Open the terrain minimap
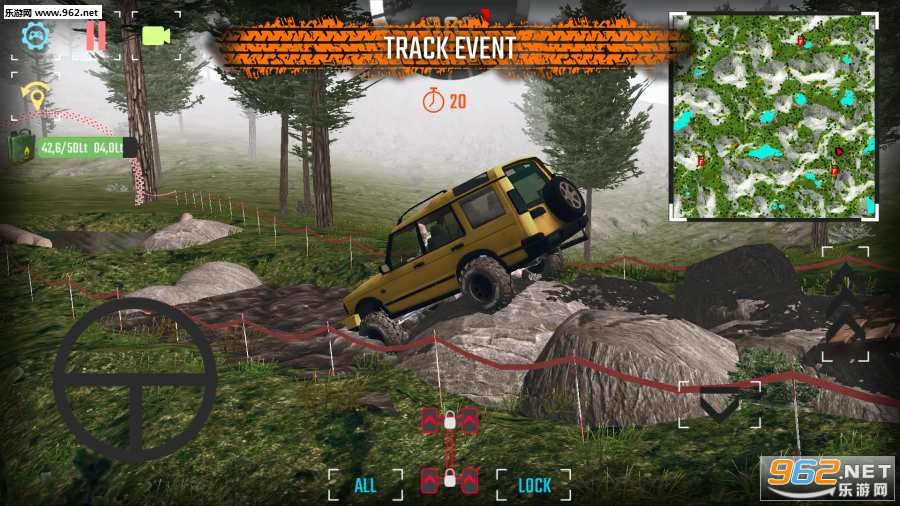Viewport: 900px width, 506px height. pos(772,116)
